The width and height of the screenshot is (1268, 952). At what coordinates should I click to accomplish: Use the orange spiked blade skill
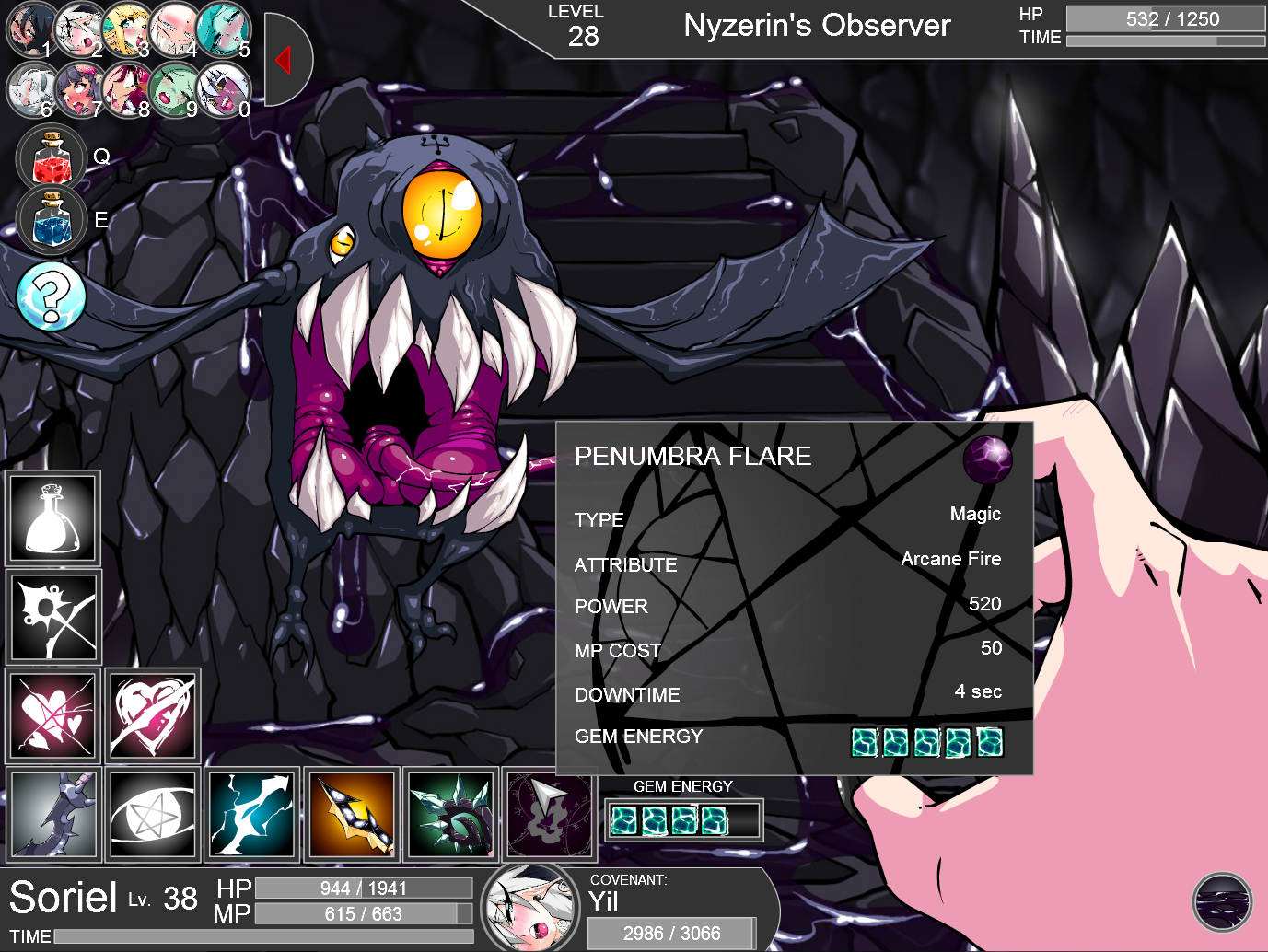pos(352,814)
